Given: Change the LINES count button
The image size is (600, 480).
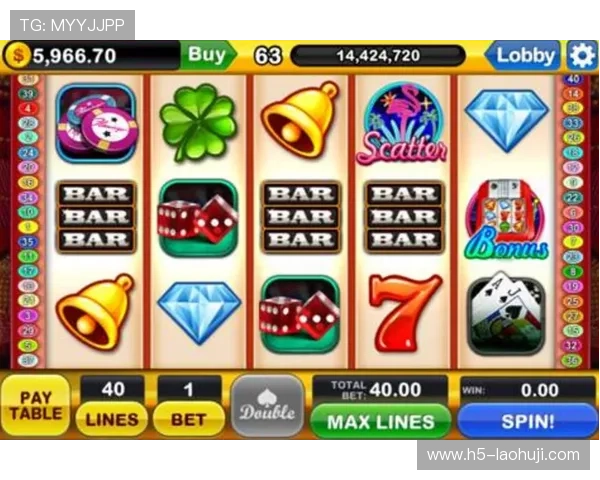Looking at the screenshot, I should (111, 420).
